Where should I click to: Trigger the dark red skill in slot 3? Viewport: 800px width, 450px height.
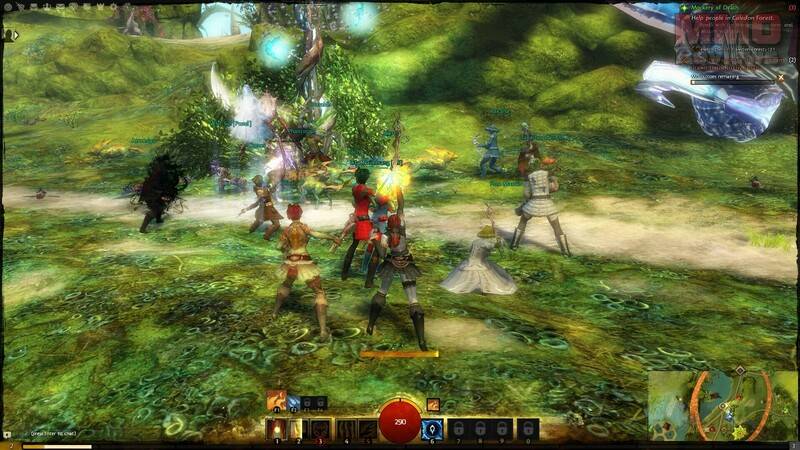pyautogui.click(x=320, y=429)
